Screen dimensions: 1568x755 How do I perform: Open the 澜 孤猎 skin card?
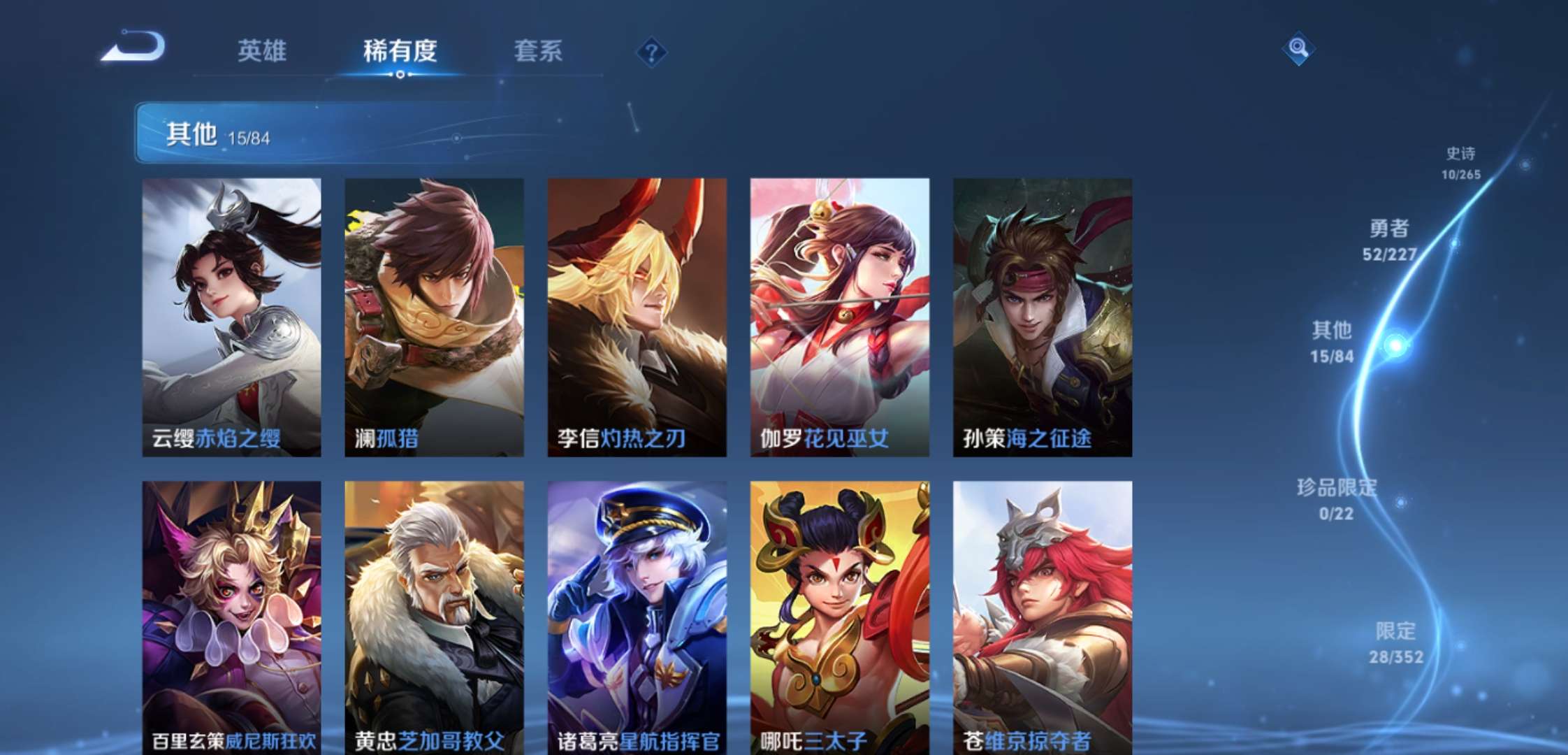pos(433,318)
